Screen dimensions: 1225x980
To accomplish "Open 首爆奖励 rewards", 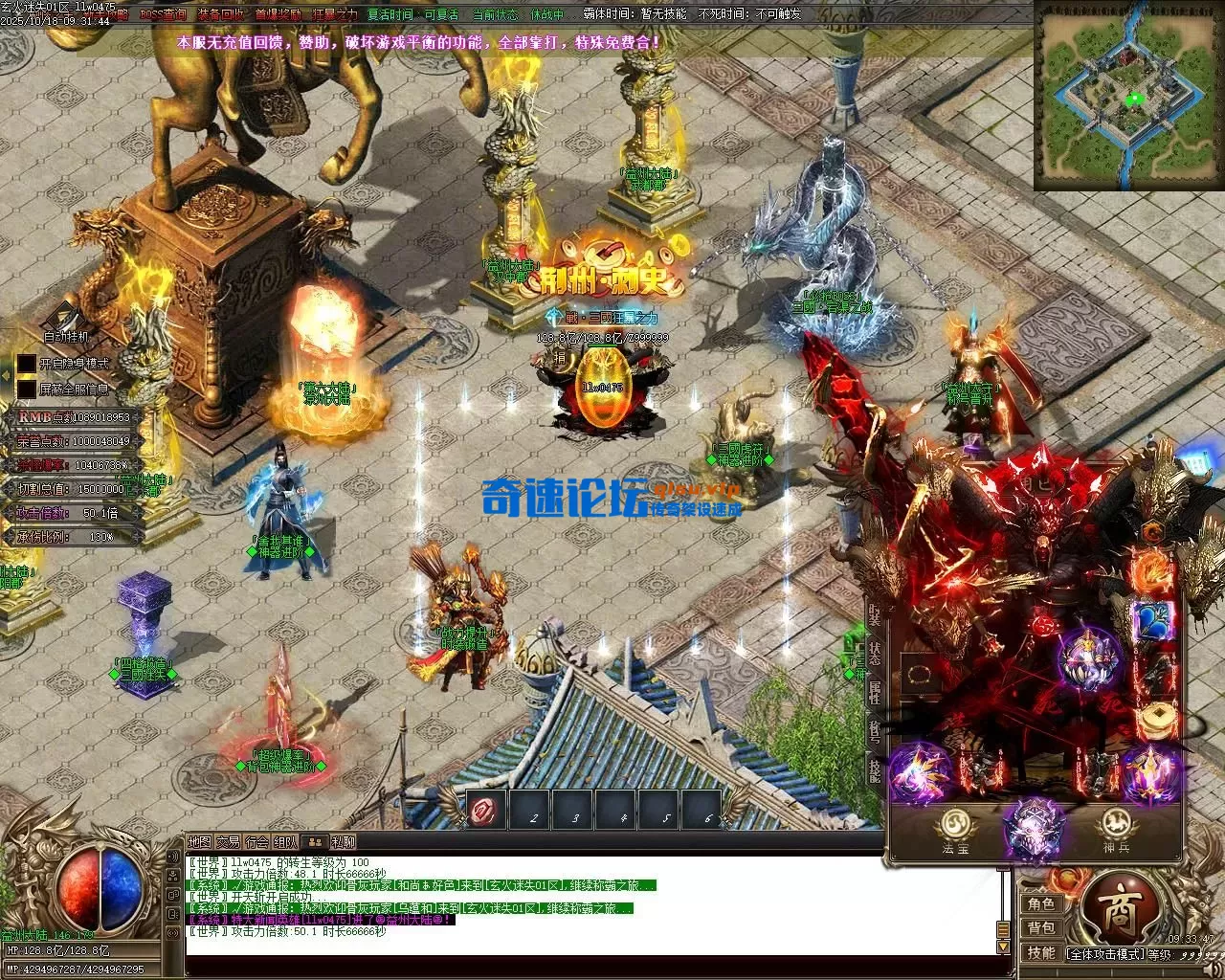I will [x=278, y=15].
